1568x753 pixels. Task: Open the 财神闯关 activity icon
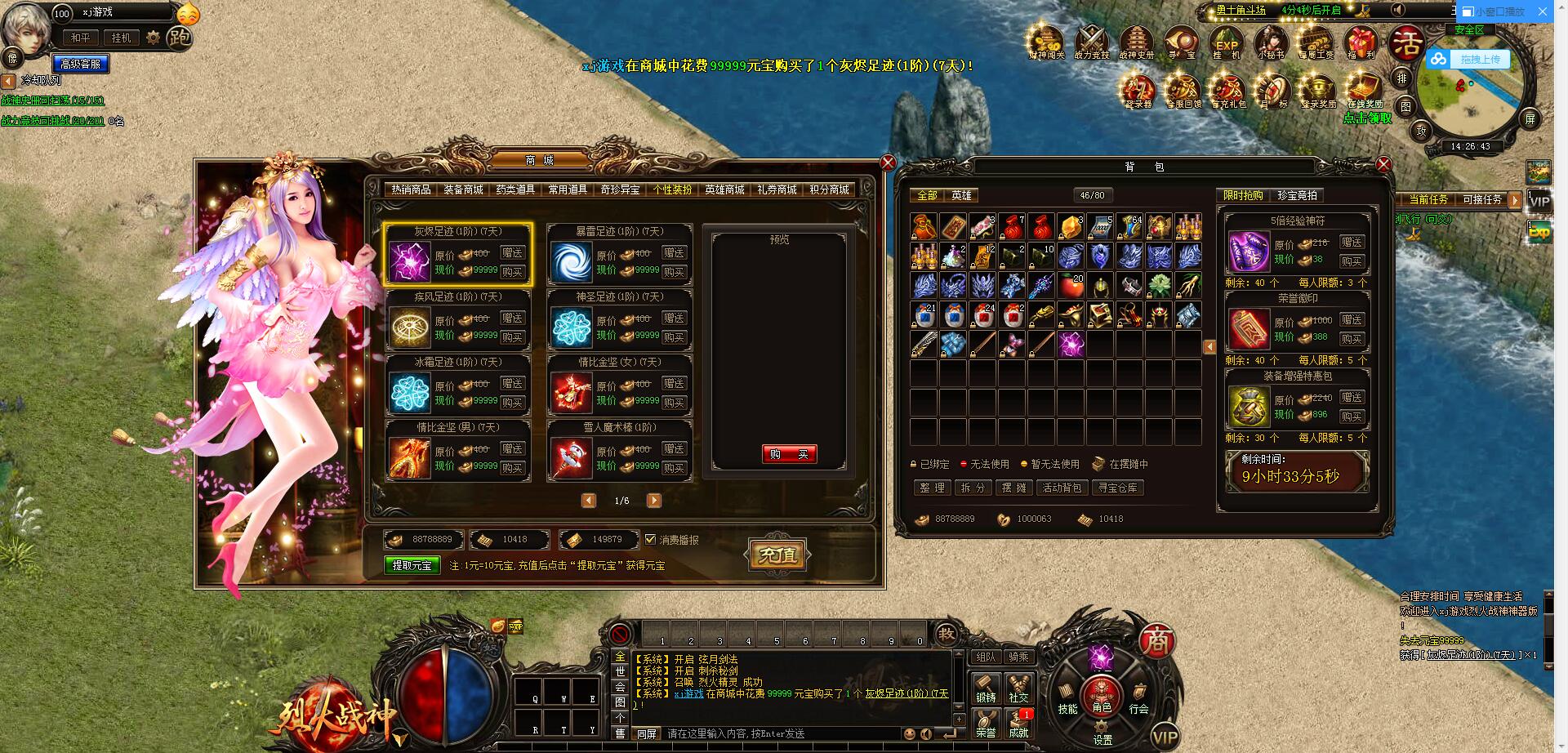1045,39
